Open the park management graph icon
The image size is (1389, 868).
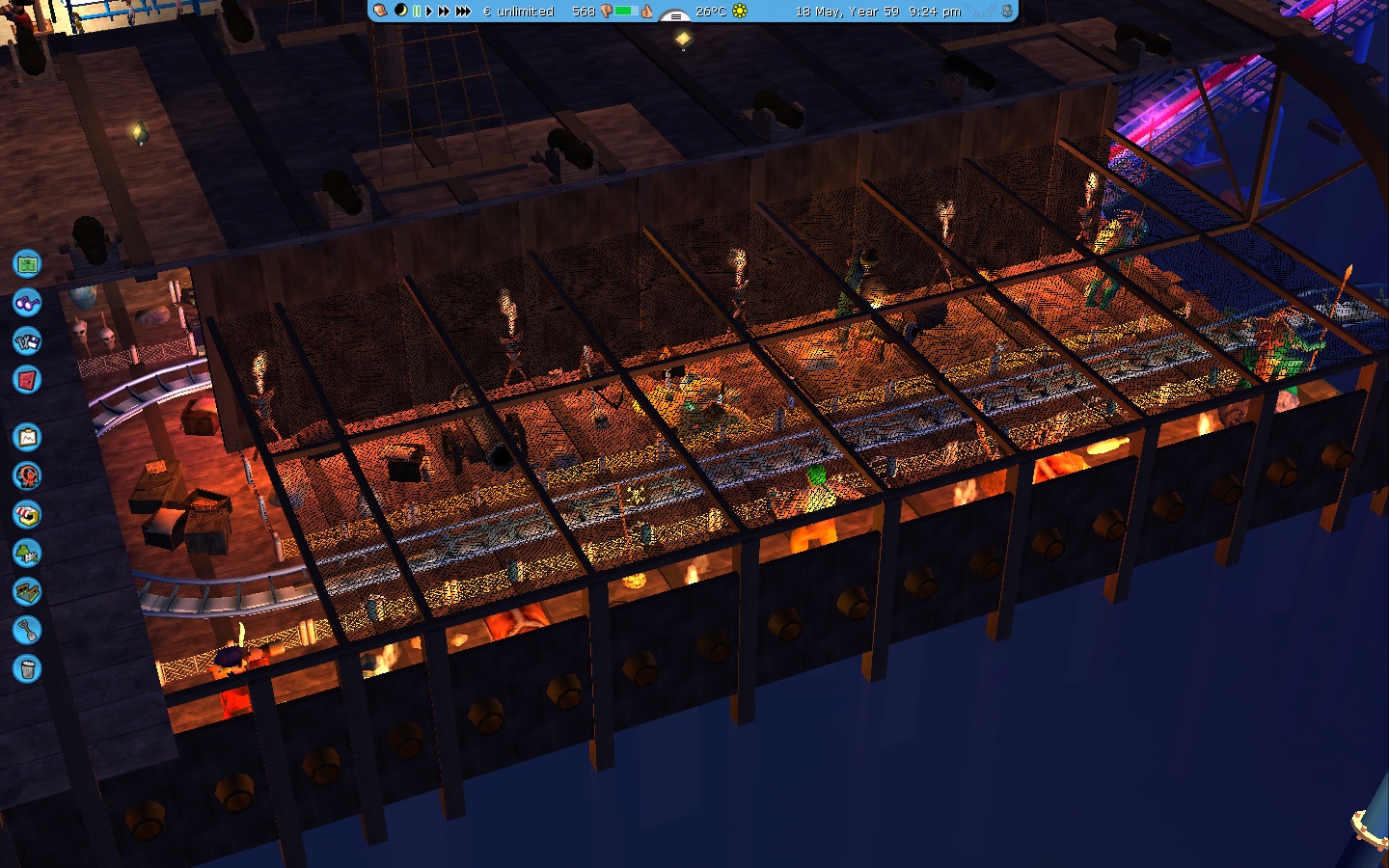[x=27, y=437]
